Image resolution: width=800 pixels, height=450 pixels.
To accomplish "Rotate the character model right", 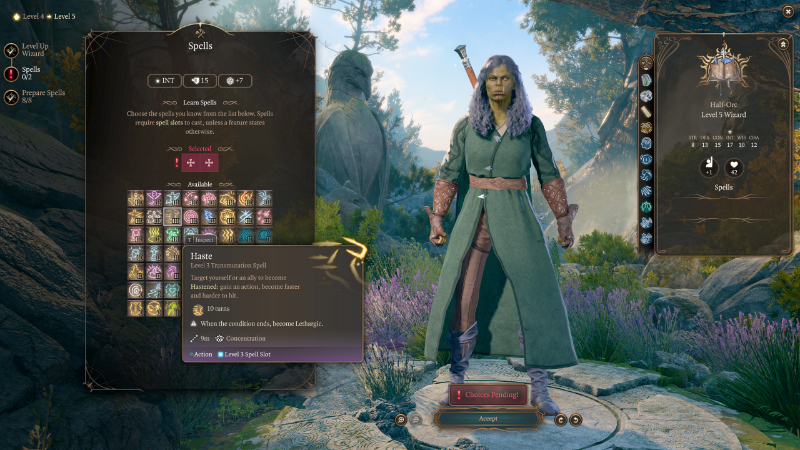I will 575,419.
